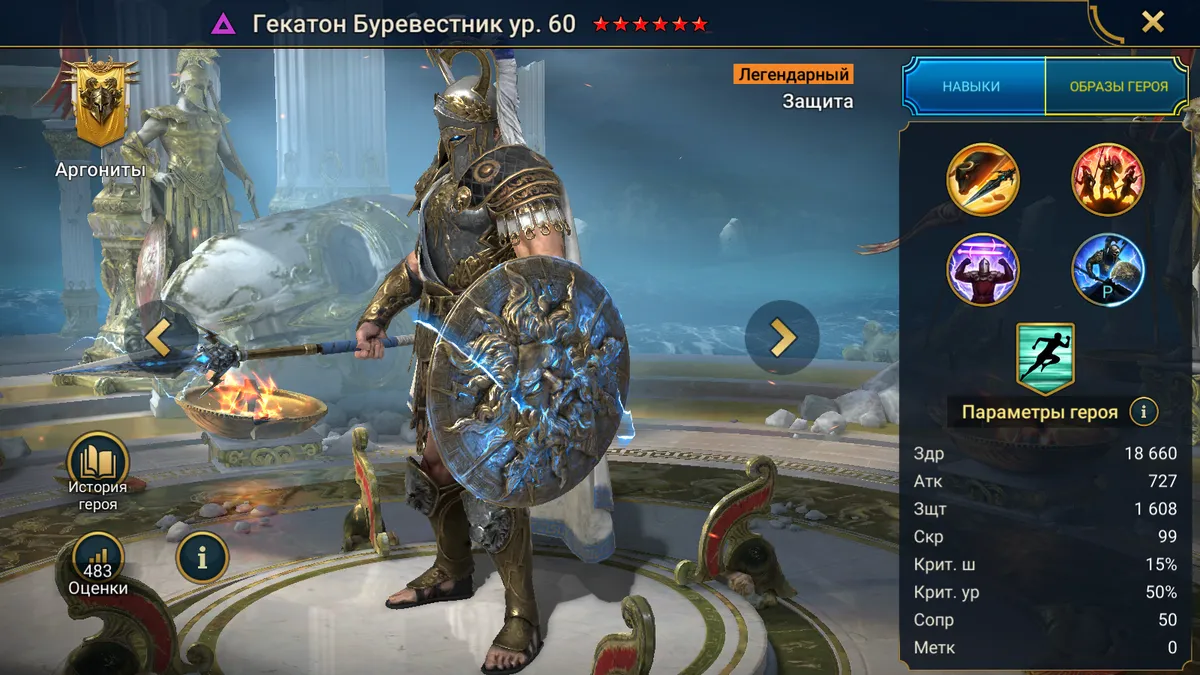Select the spear attack skill icon

coord(983,180)
